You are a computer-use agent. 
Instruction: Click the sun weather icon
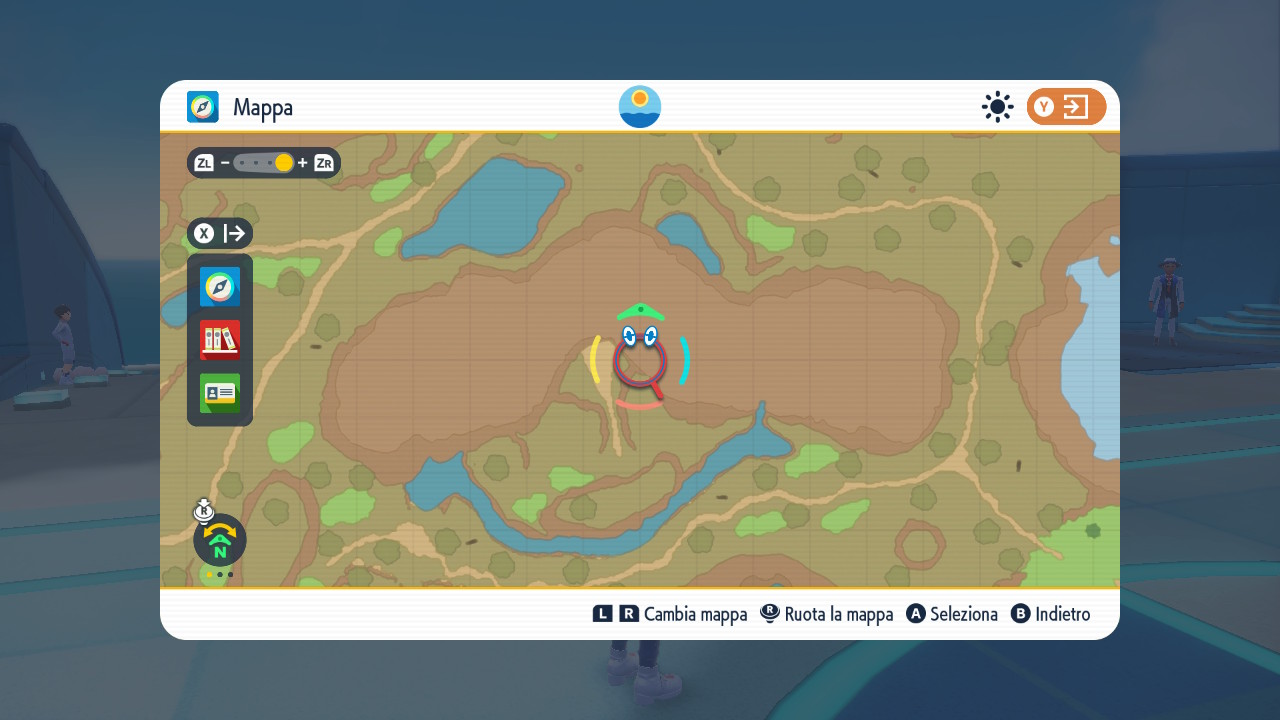[997, 107]
